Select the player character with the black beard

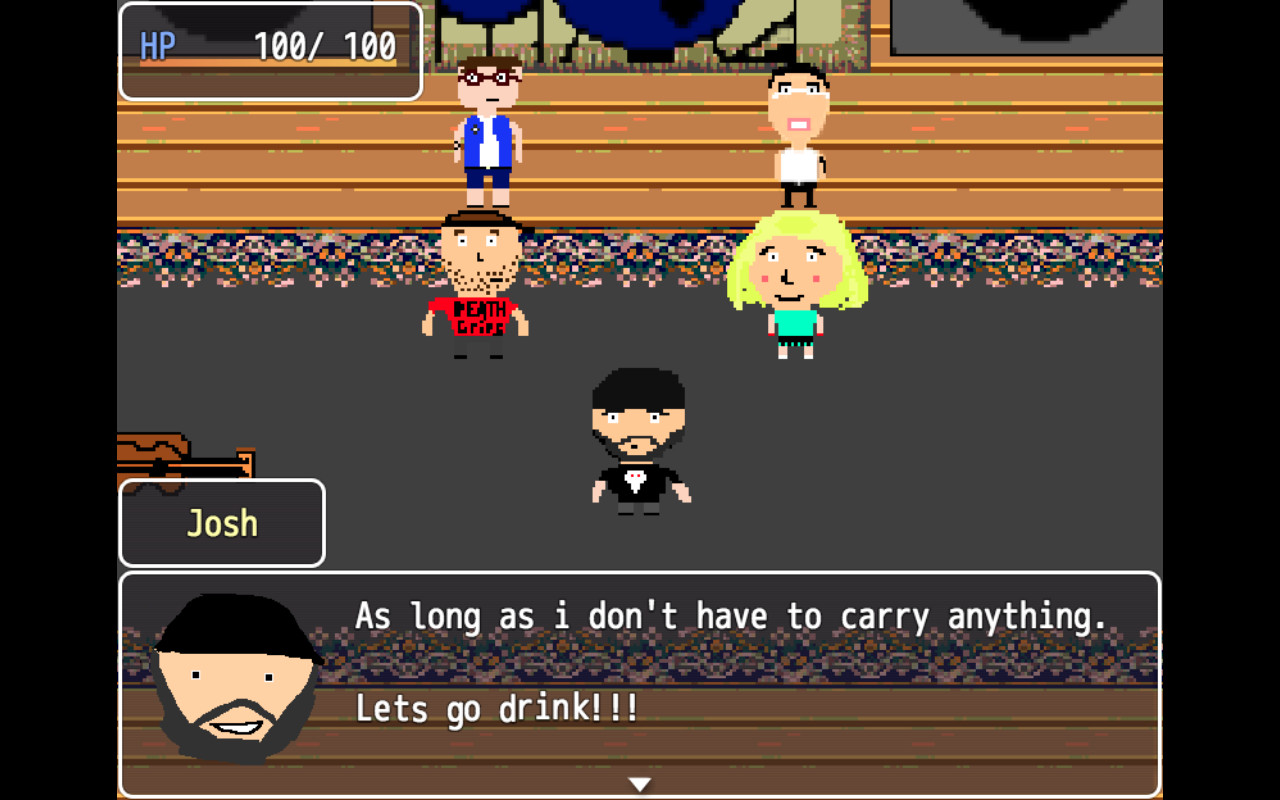click(638, 440)
